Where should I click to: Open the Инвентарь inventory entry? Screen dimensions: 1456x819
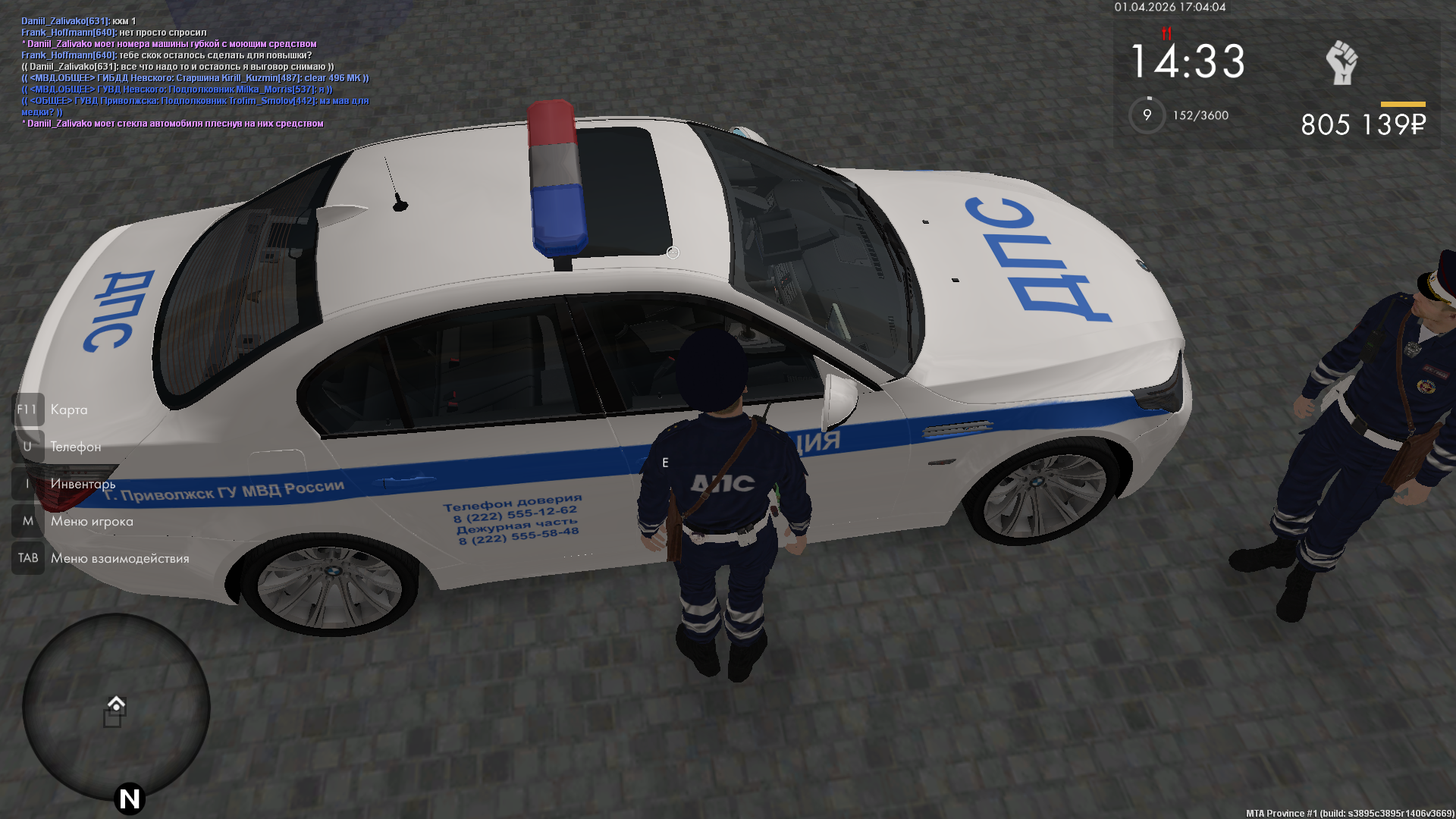point(83,484)
